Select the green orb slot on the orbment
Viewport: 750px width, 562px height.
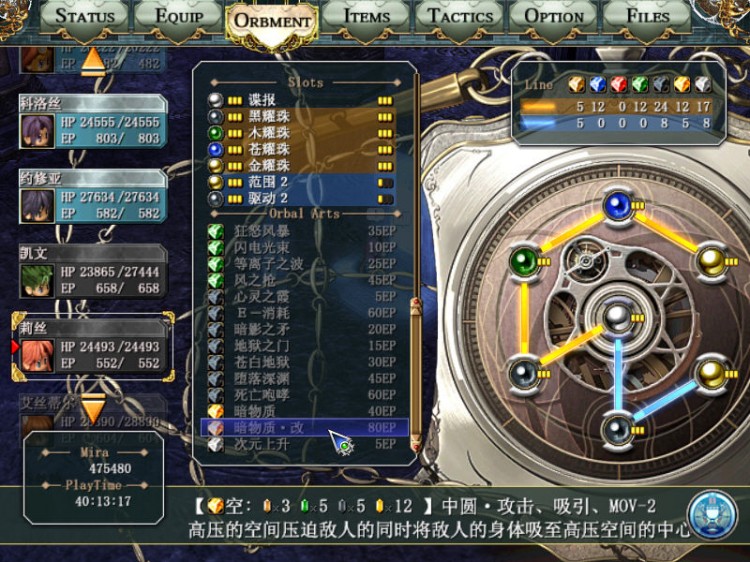[524, 262]
